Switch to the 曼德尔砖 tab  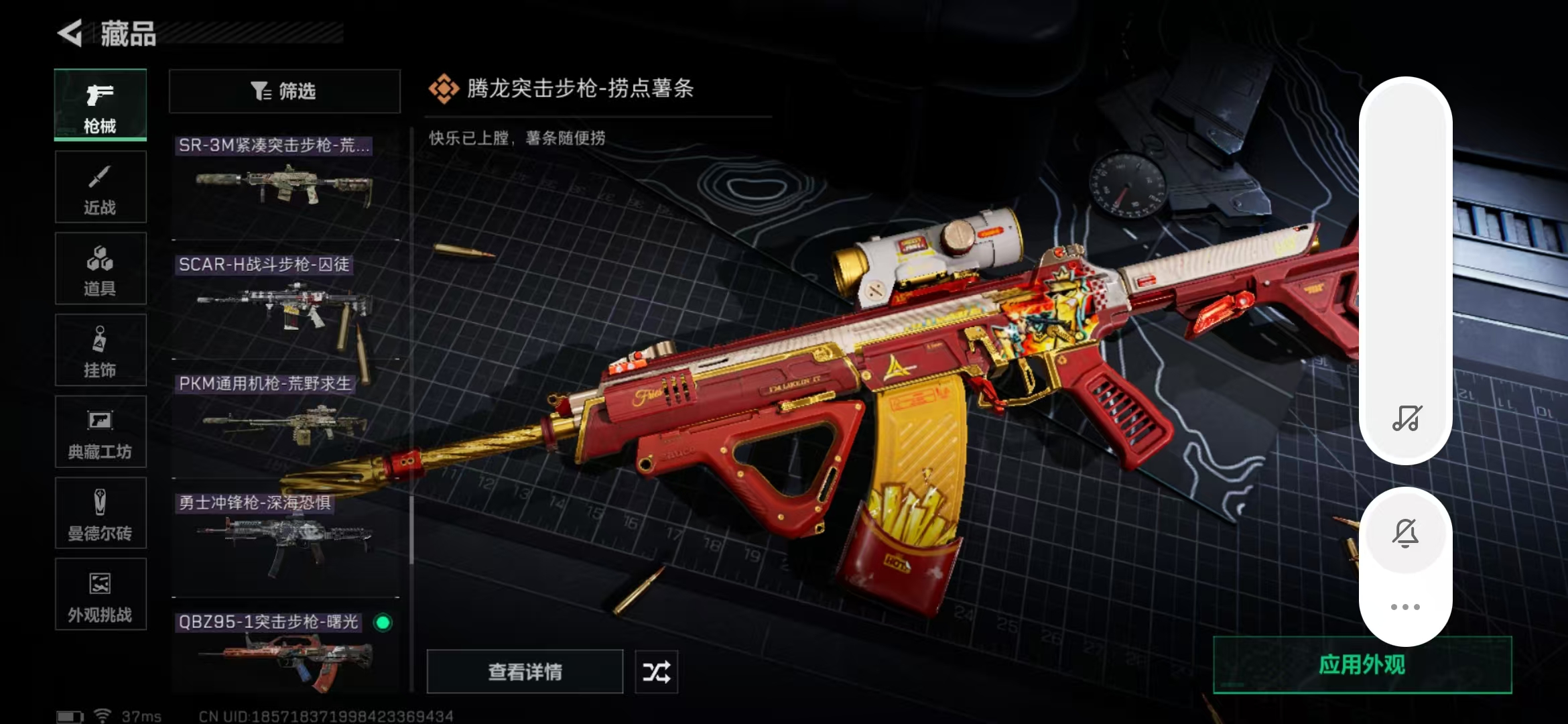pos(101,514)
